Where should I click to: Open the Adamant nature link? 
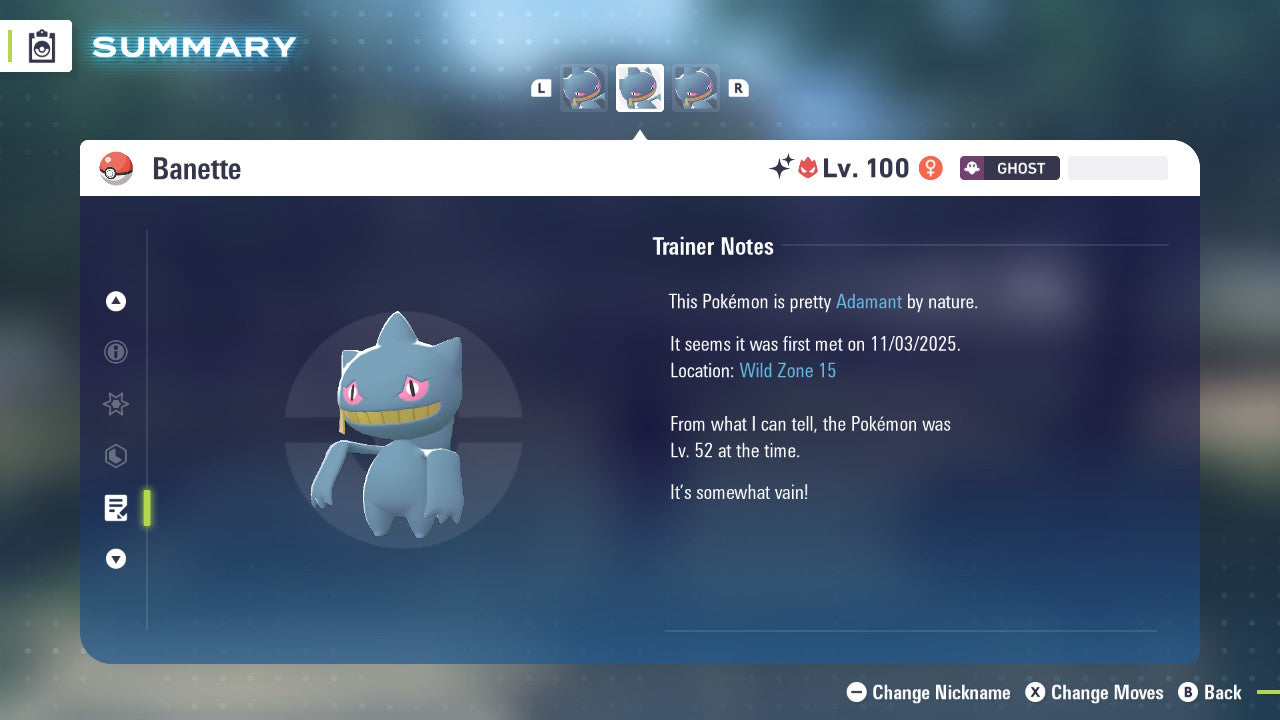[x=869, y=301]
